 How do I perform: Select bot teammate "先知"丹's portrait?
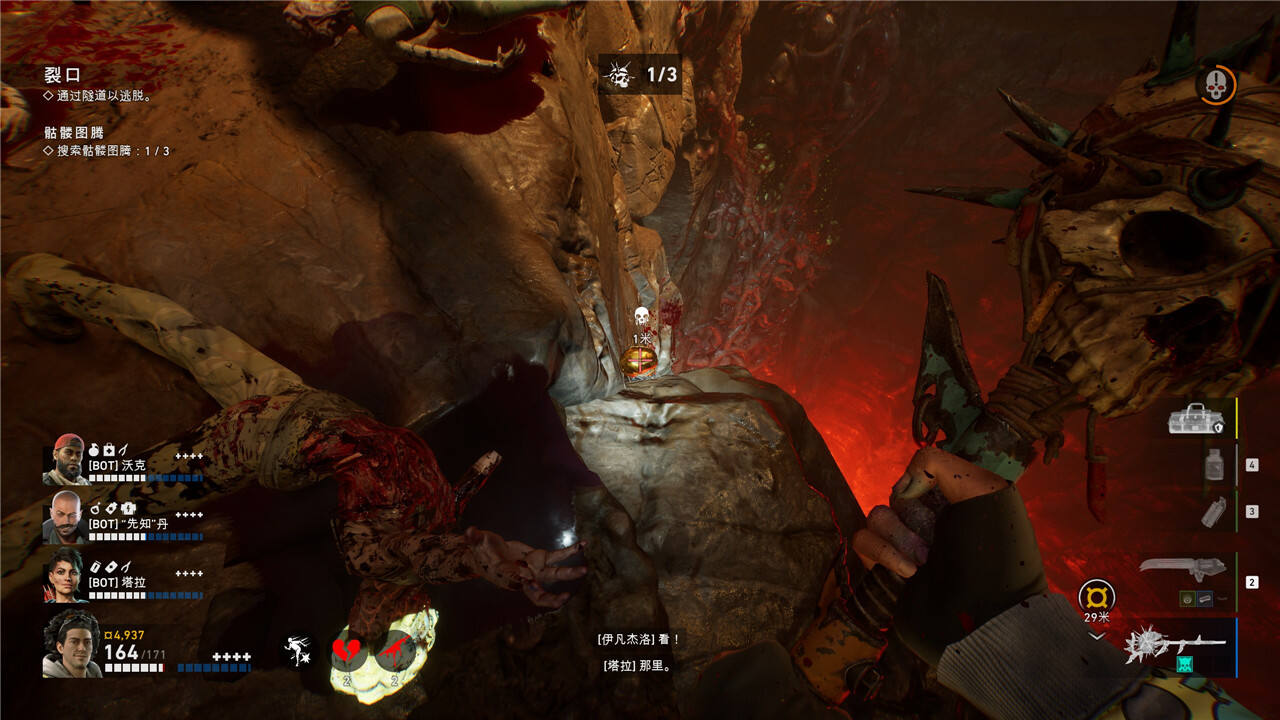coord(65,515)
